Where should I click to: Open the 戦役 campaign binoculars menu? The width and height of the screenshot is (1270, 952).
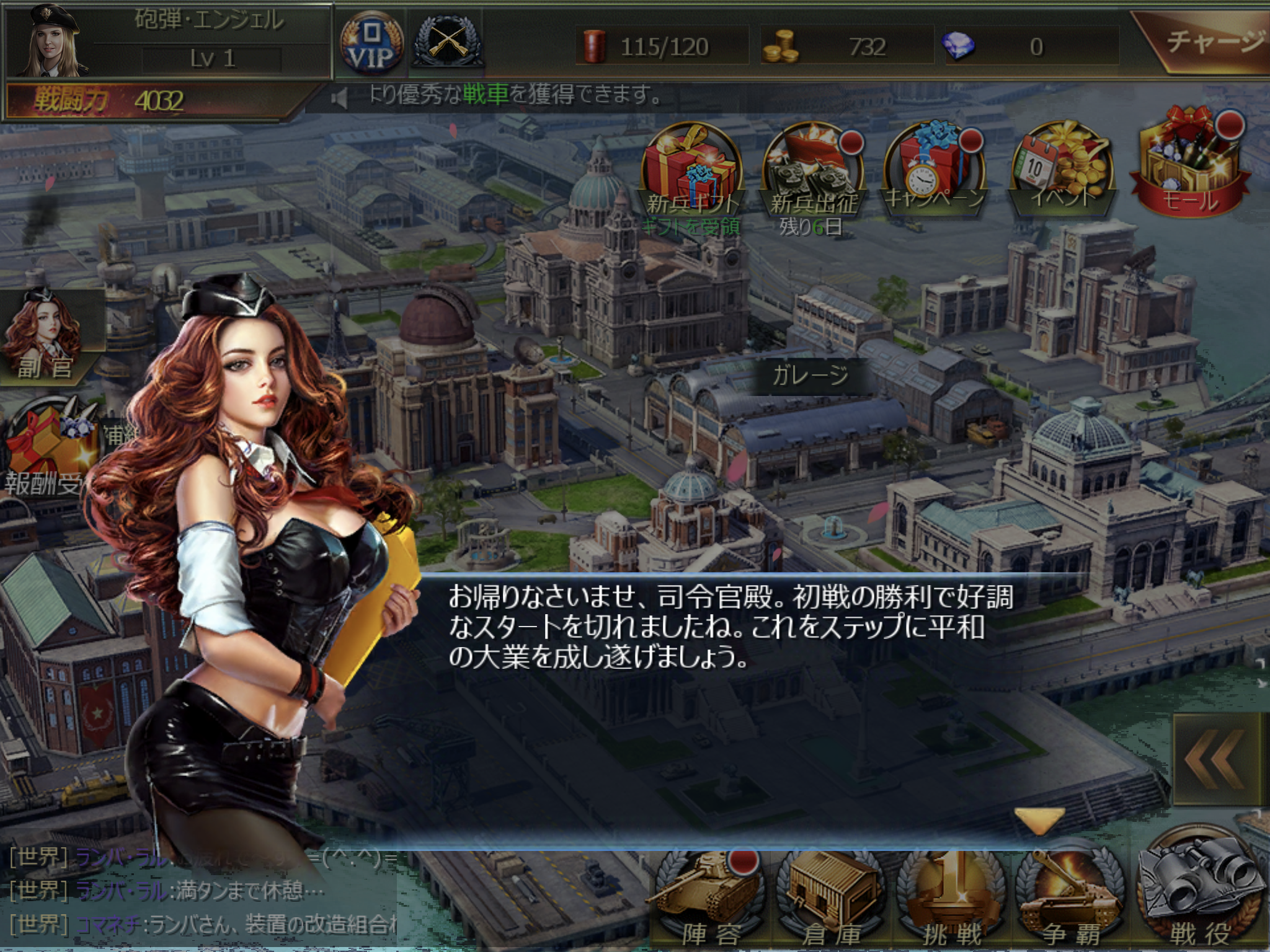pos(1199,892)
